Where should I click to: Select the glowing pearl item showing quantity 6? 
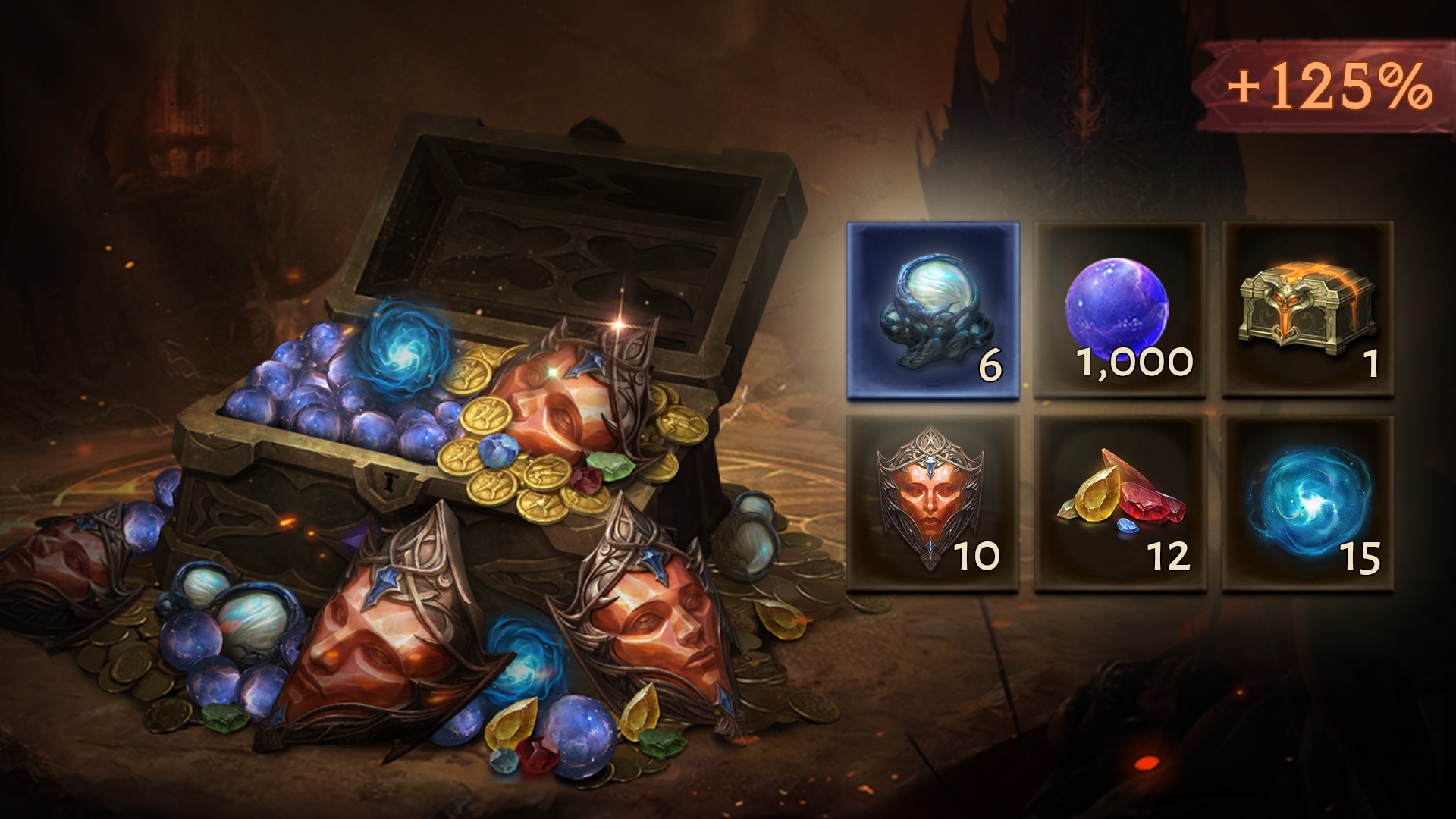pos(933,311)
